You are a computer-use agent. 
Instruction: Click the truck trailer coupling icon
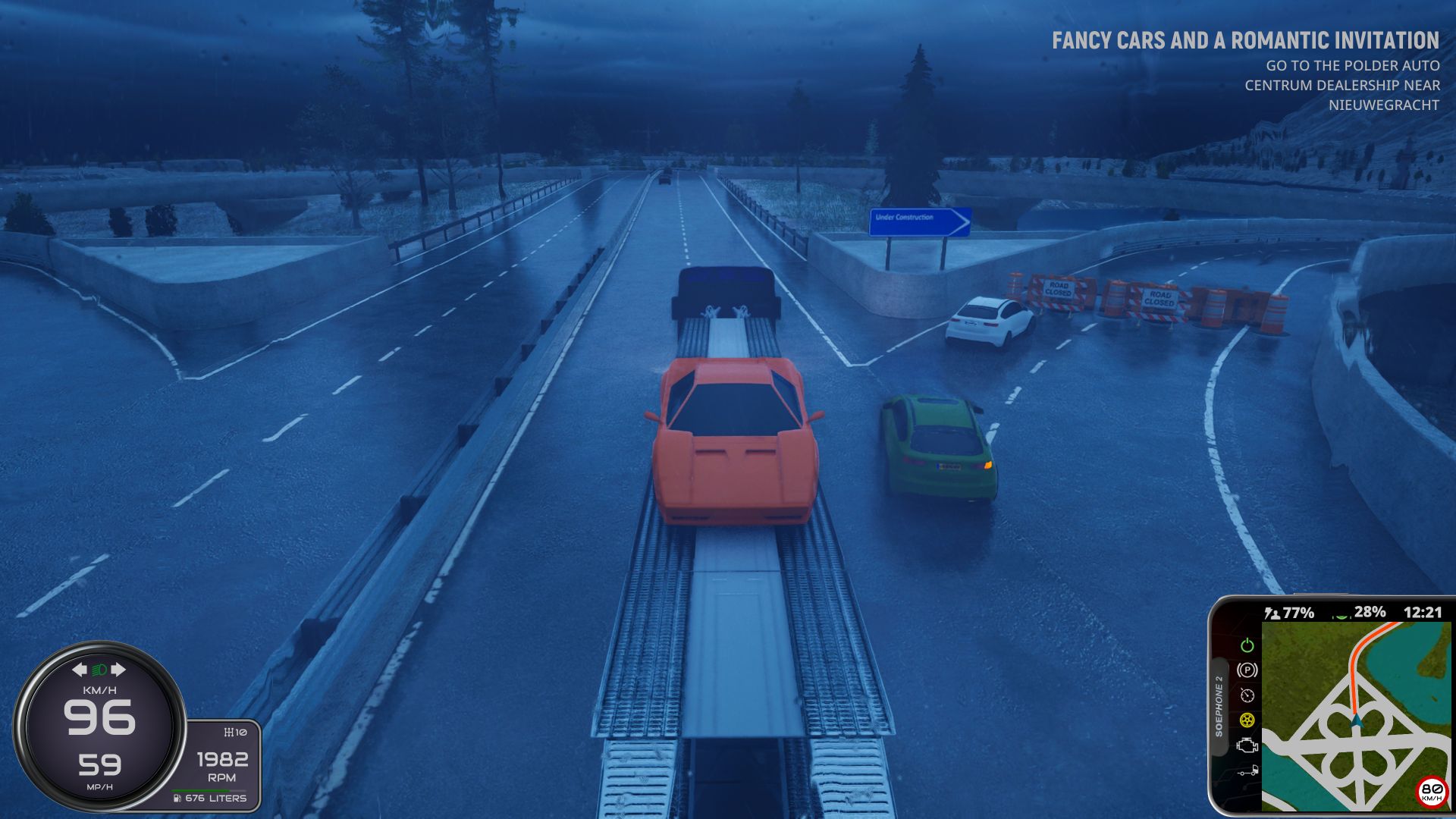pyautogui.click(x=1247, y=771)
